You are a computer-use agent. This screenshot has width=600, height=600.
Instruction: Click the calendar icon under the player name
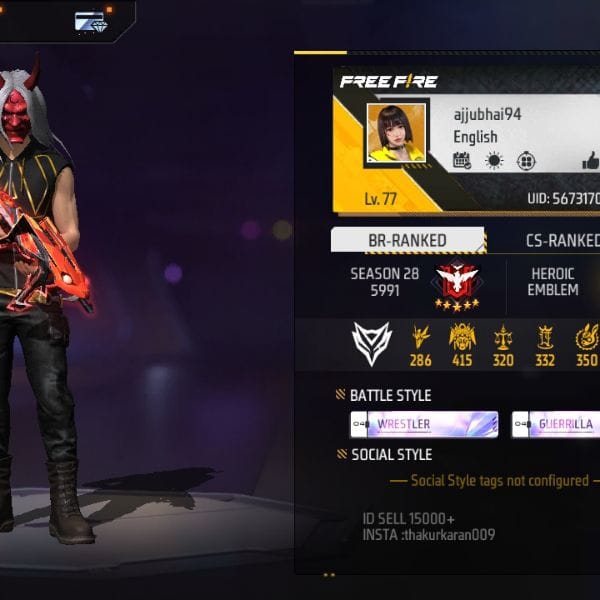tap(462, 161)
